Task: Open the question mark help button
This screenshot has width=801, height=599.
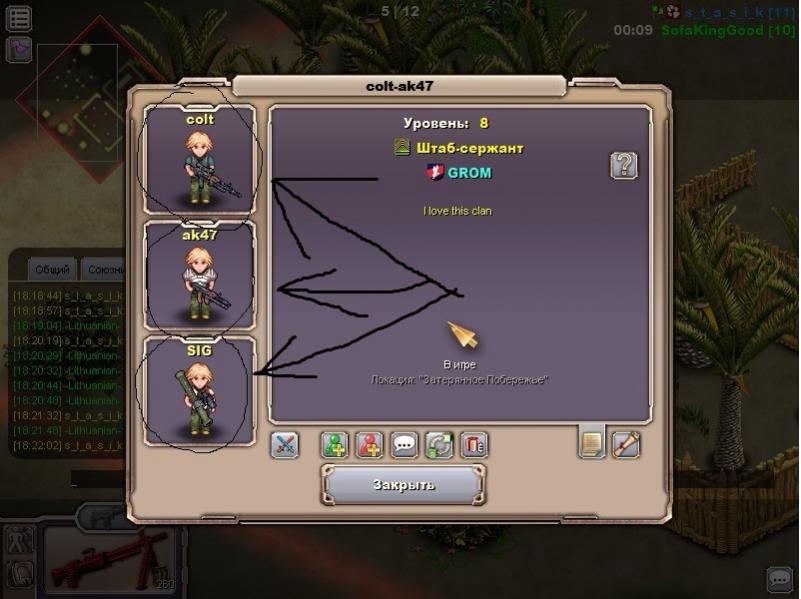Action: click(x=624, y=165)
